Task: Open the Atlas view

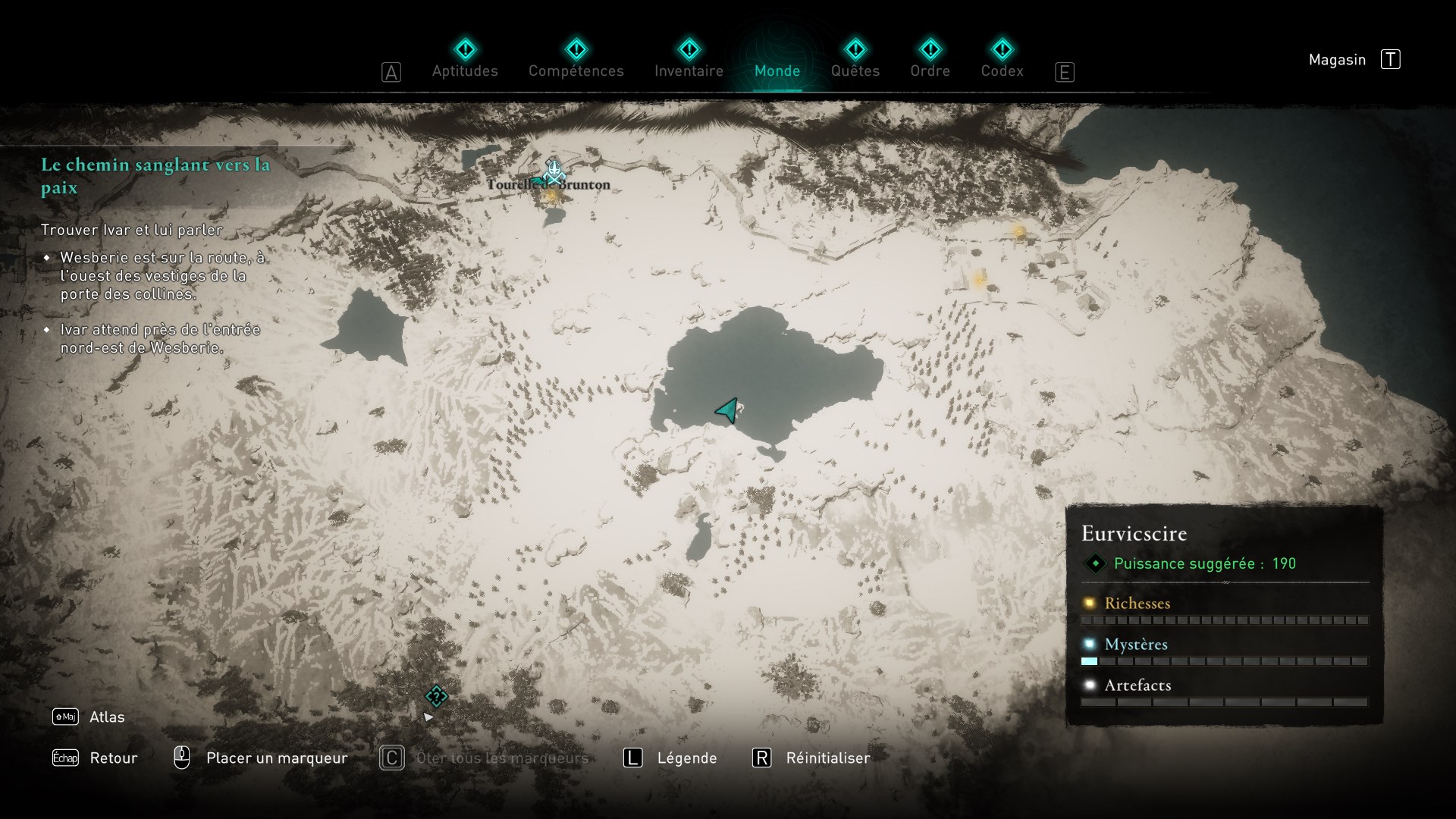Action: tap(106, 717)
